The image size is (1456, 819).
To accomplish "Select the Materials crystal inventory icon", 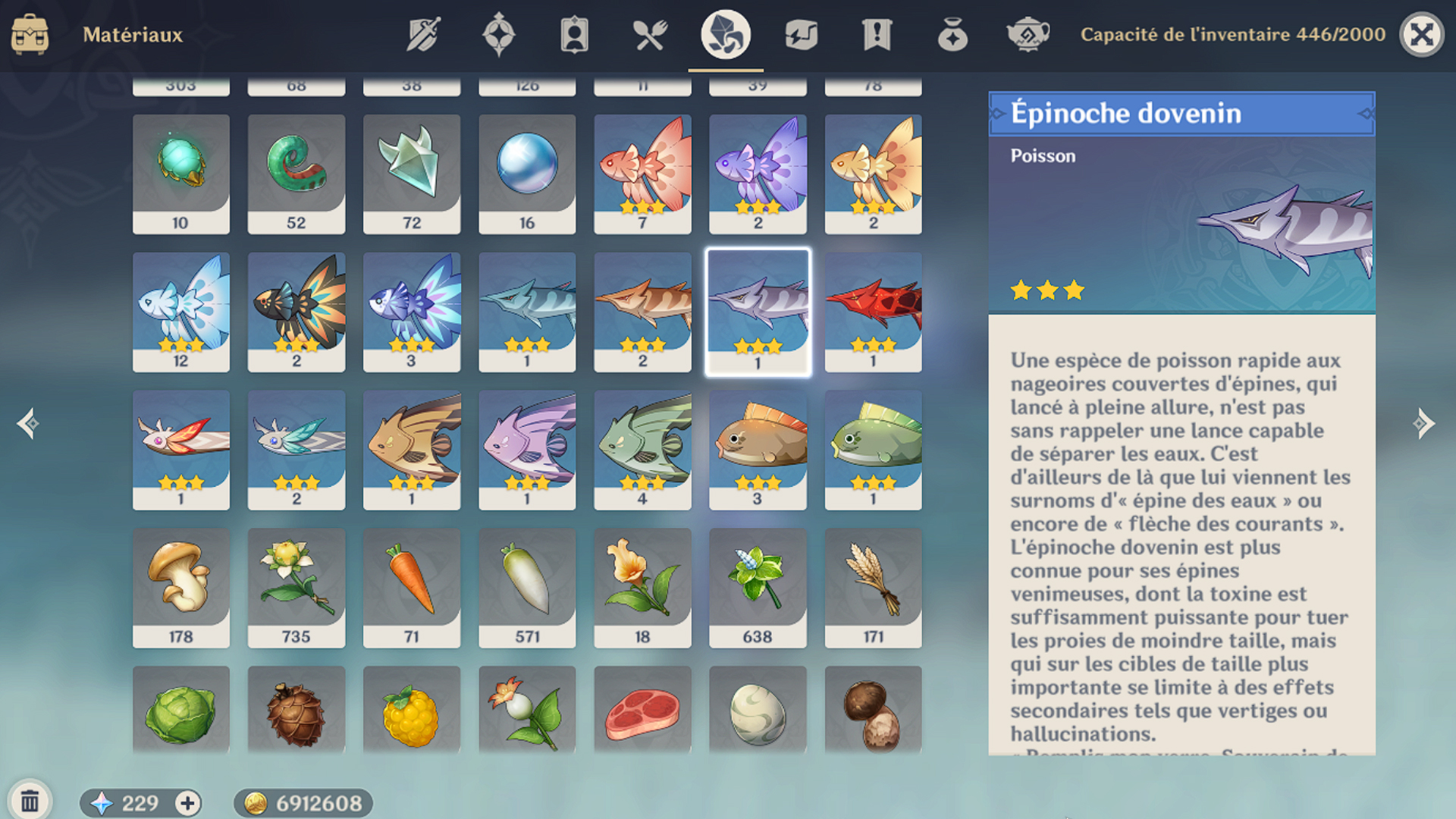I will pos(725,34).
